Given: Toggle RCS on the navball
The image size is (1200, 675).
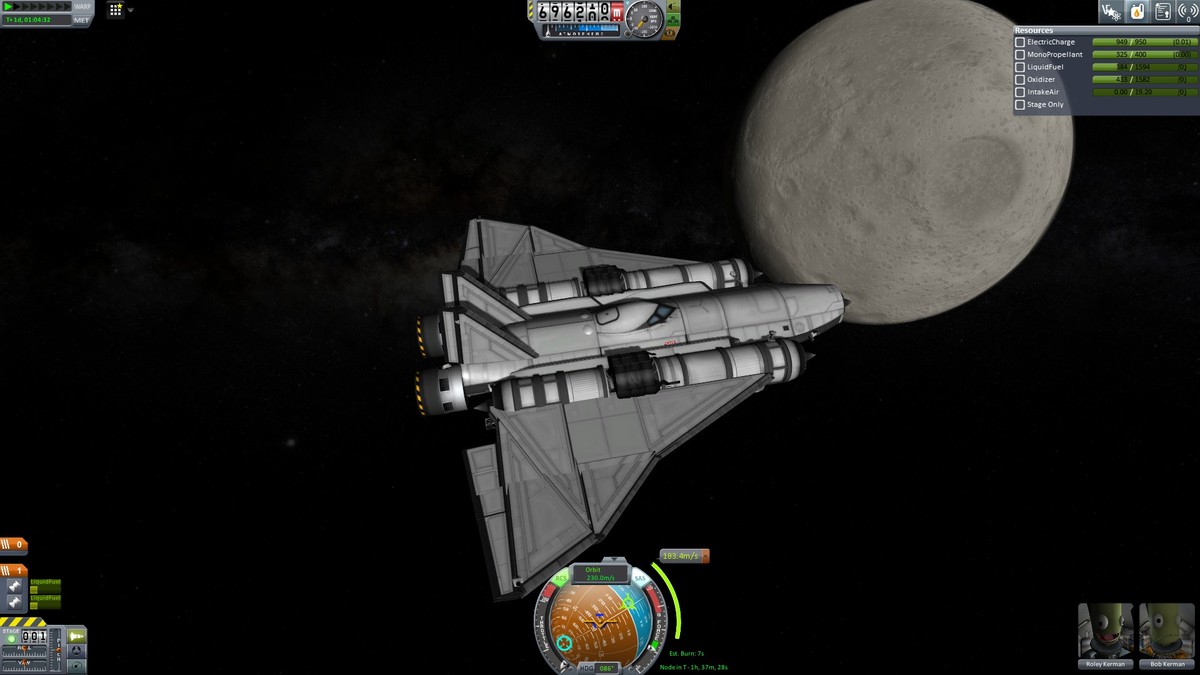Looking at the screenshot, I should coord(560,578).
